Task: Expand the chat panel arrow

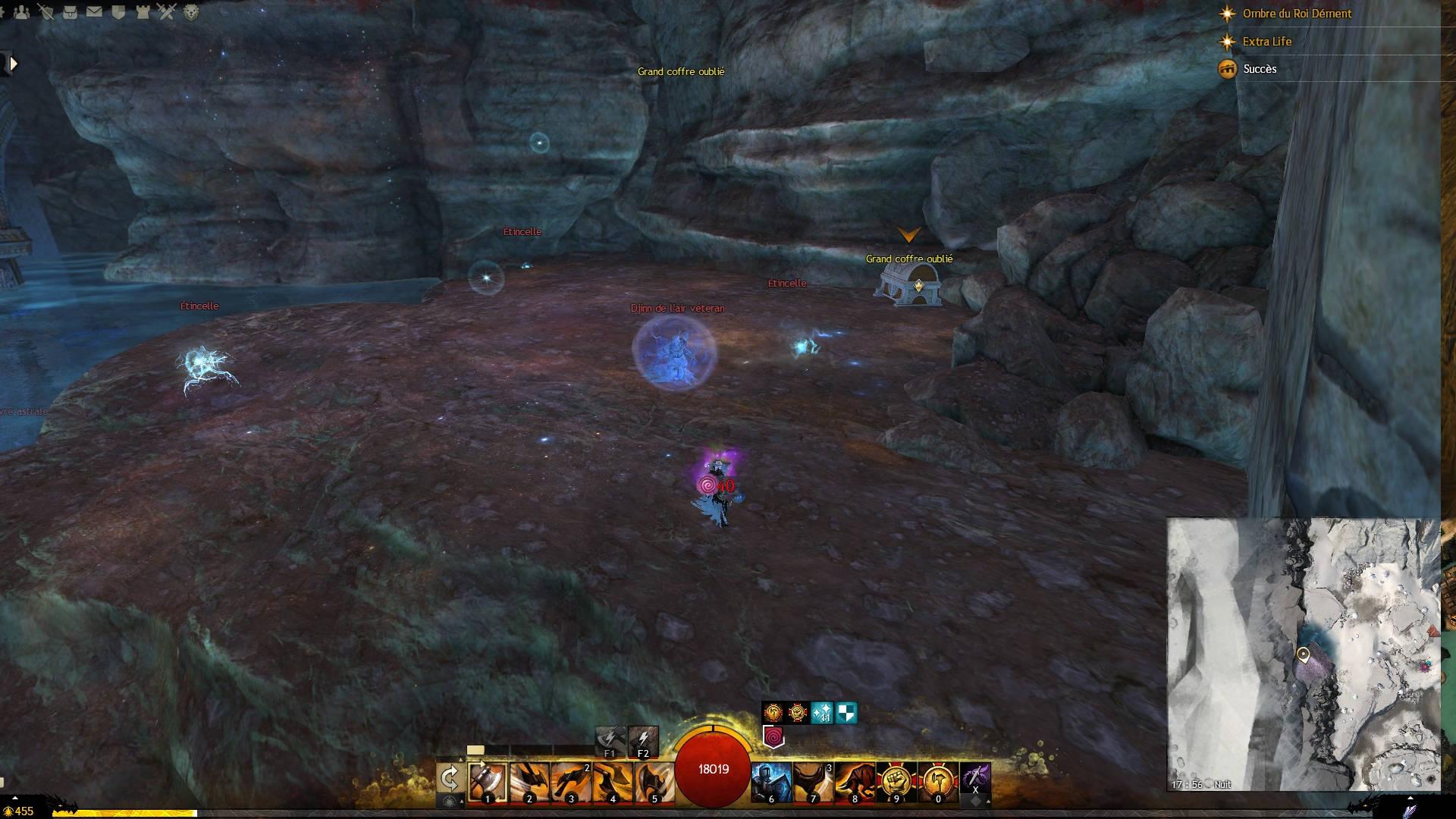Action: [12, 64]
